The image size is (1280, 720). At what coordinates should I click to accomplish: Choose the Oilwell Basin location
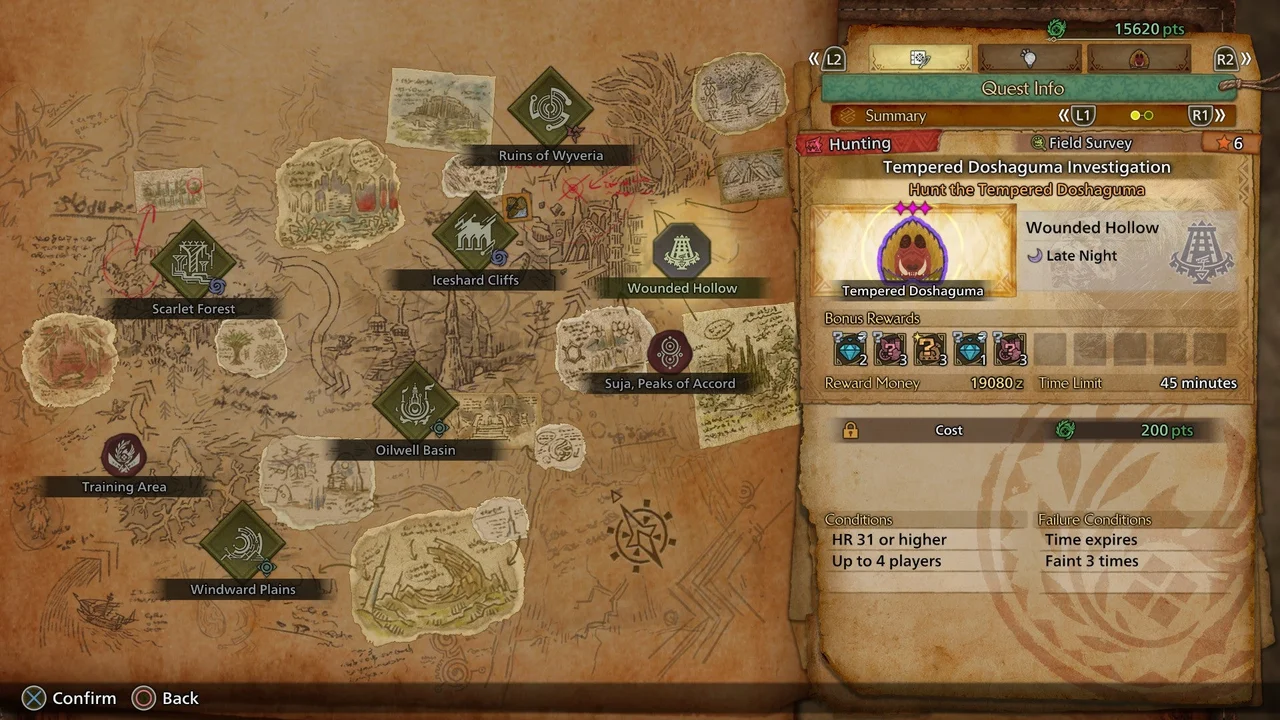(x=415, y=405)
